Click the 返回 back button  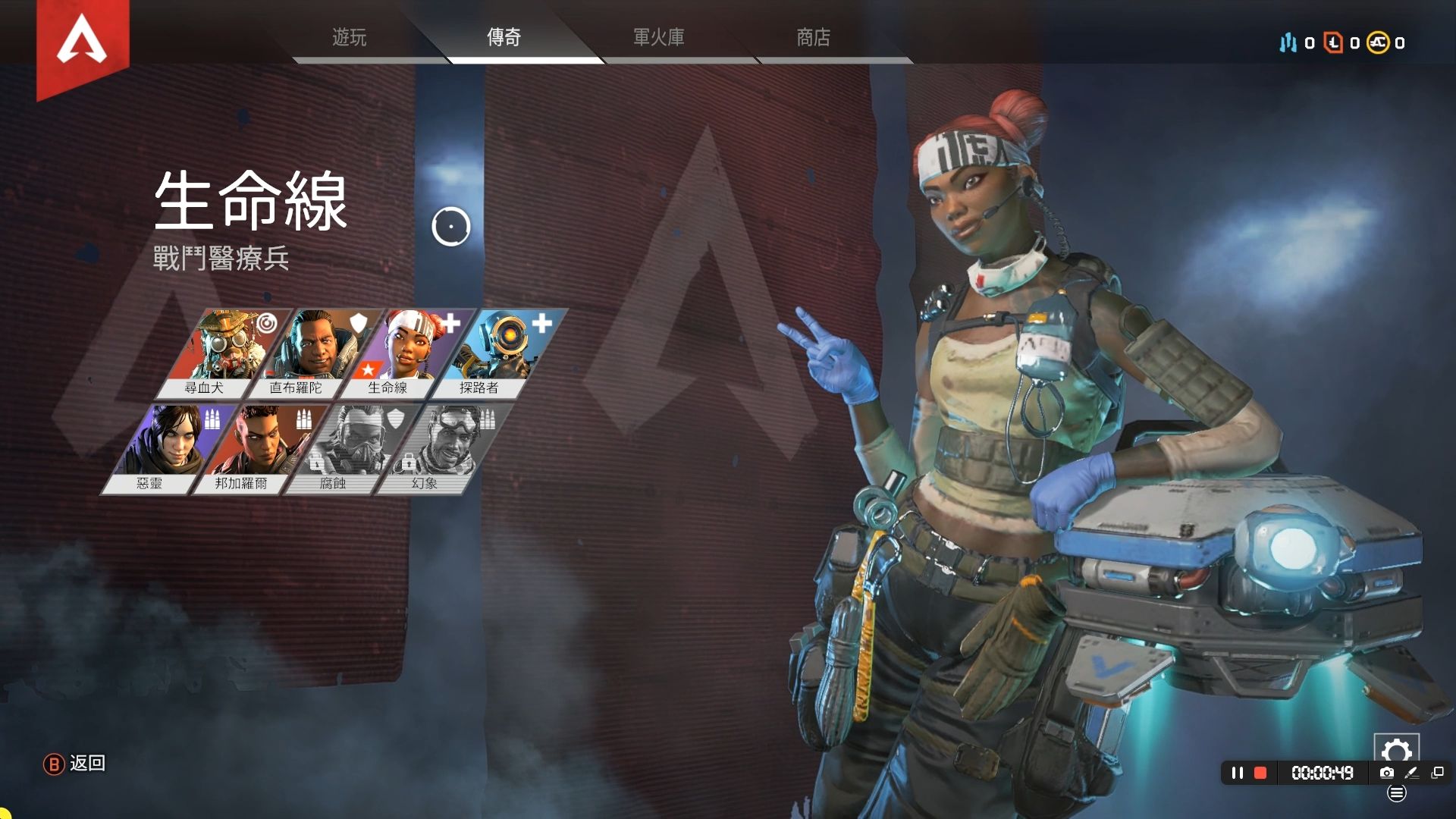[75, 764]
